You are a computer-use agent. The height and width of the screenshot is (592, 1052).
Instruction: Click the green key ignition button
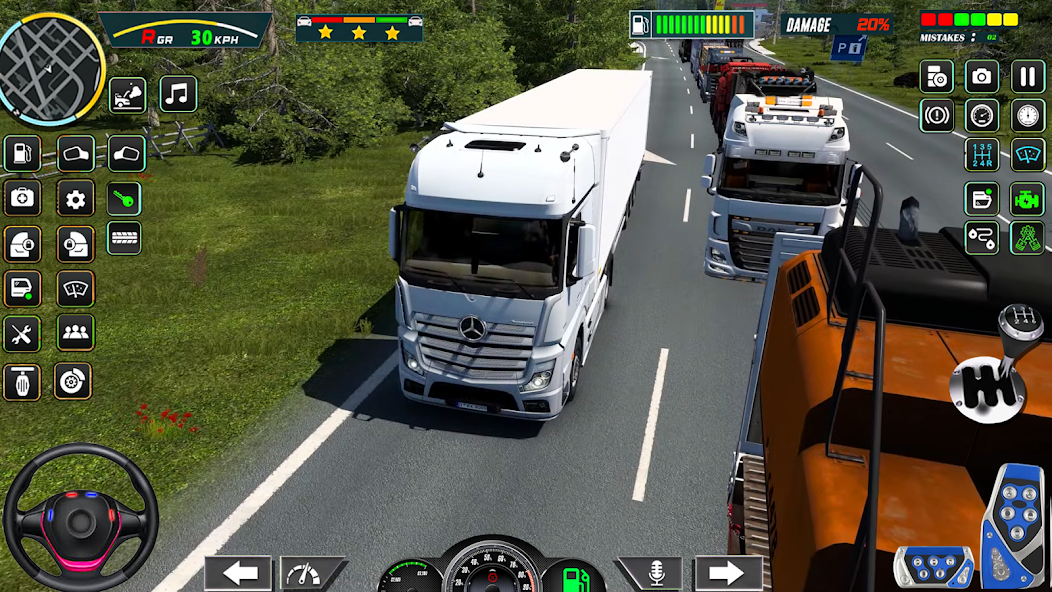pyautogui.click(x=124, y=197)
